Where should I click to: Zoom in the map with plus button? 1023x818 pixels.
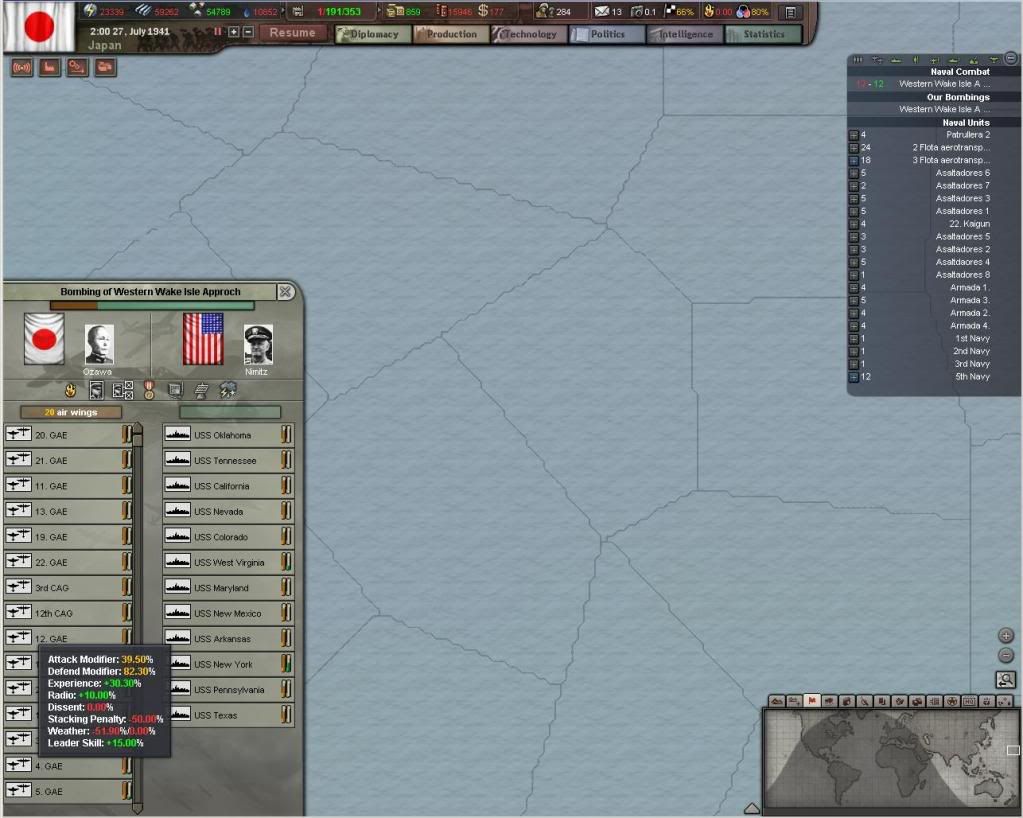click(x=1006, y=636)
